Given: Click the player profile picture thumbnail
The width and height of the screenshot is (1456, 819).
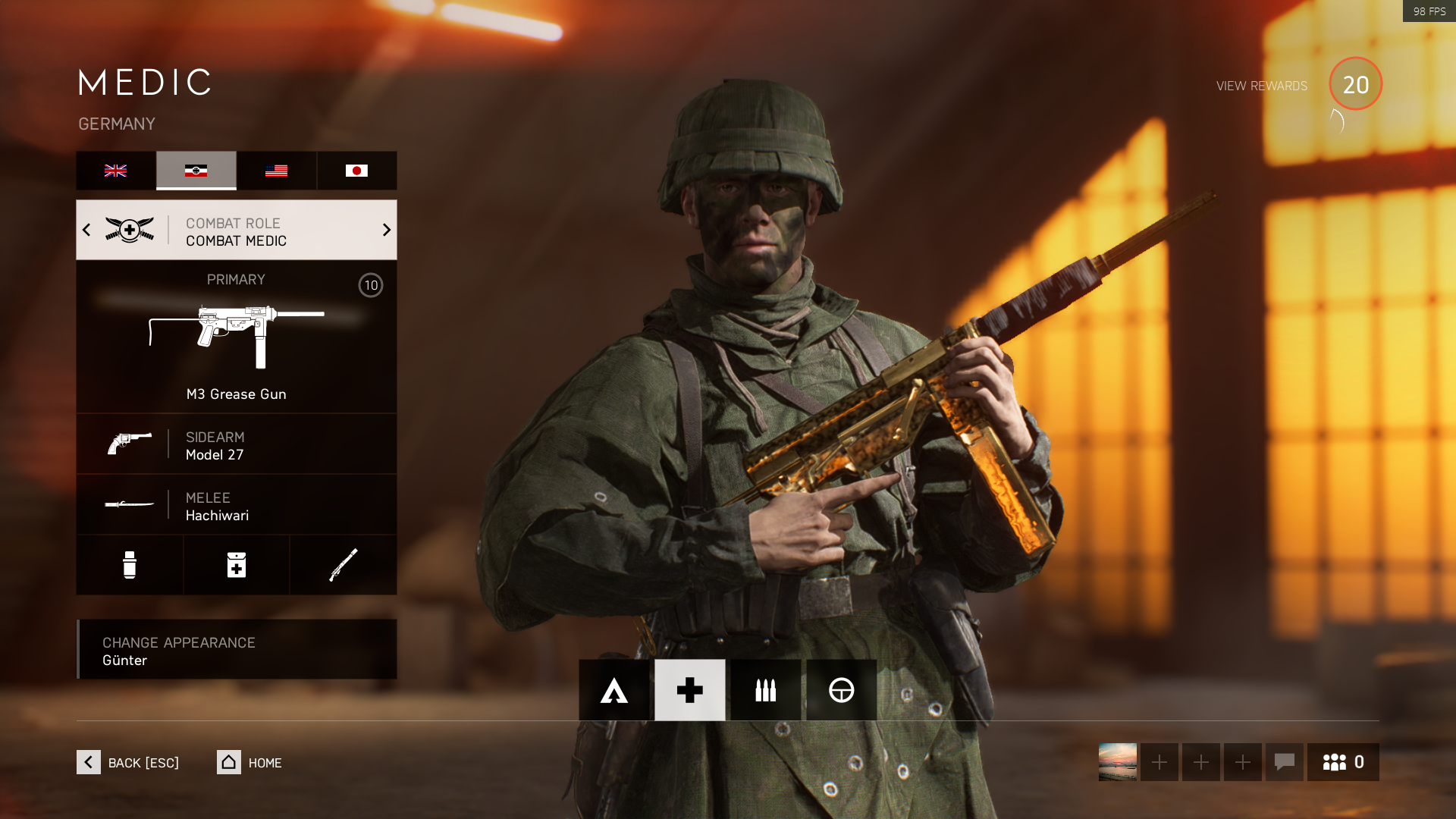Looking at the screenshot, I should coord(1118,762).
